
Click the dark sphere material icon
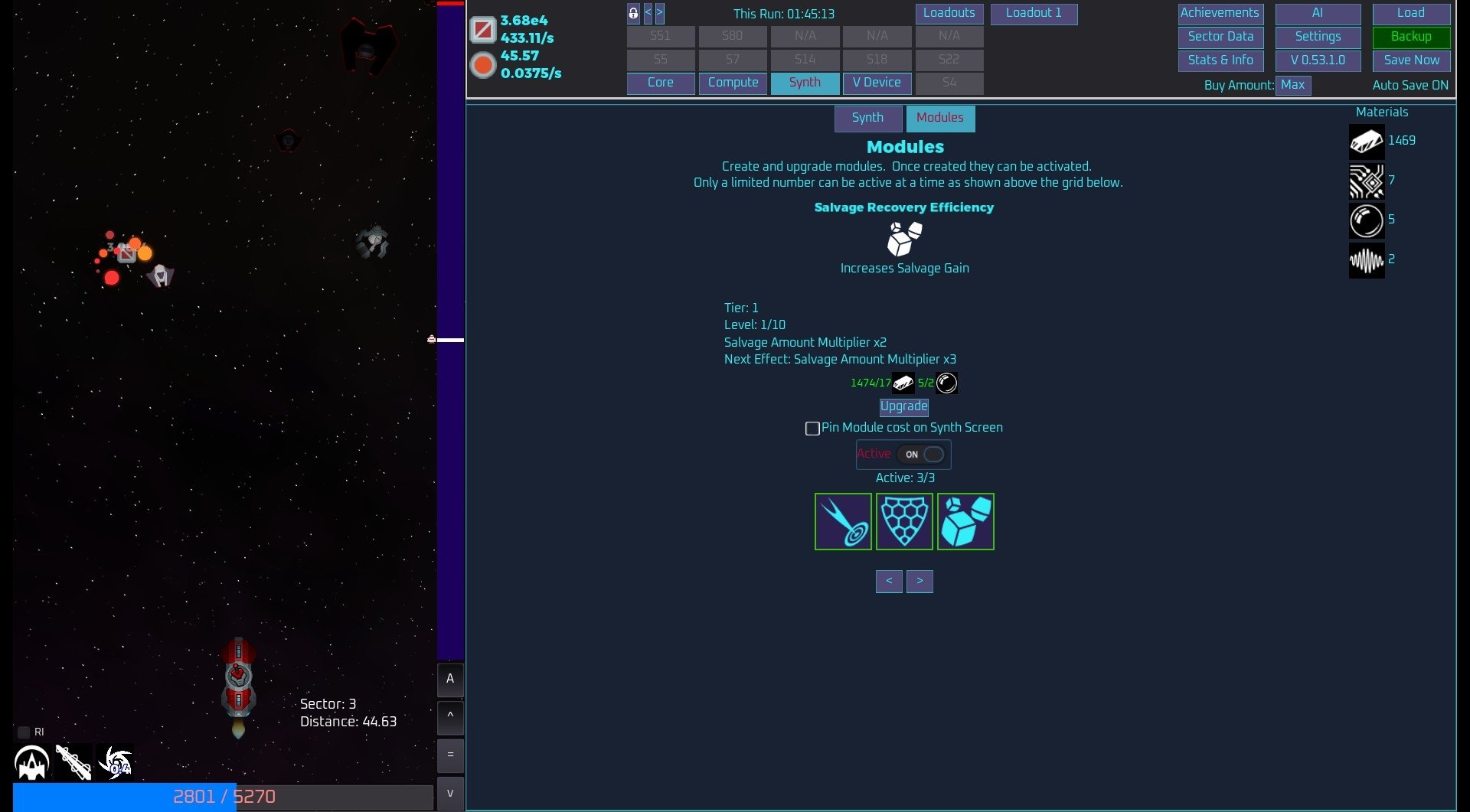point(1367,220)
